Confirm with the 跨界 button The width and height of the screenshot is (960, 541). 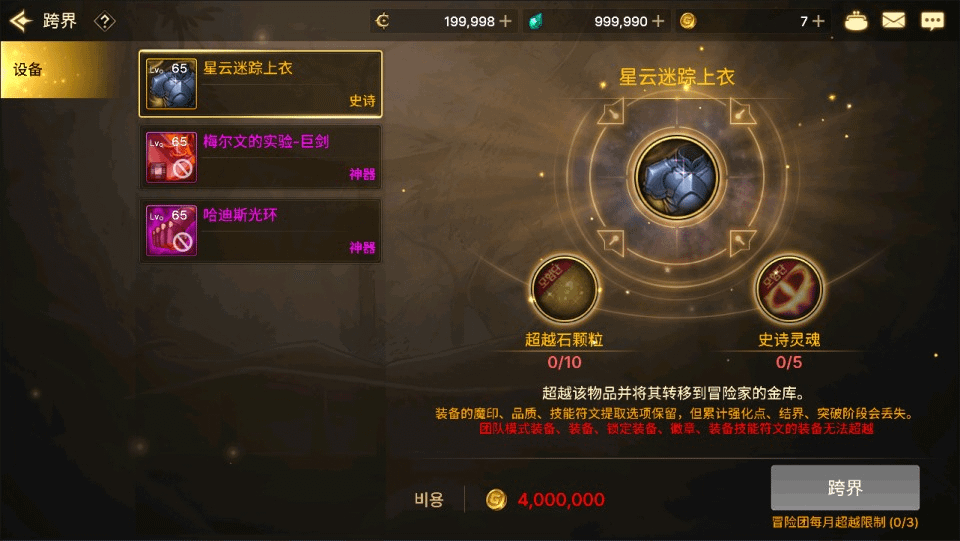click(845, 488)
